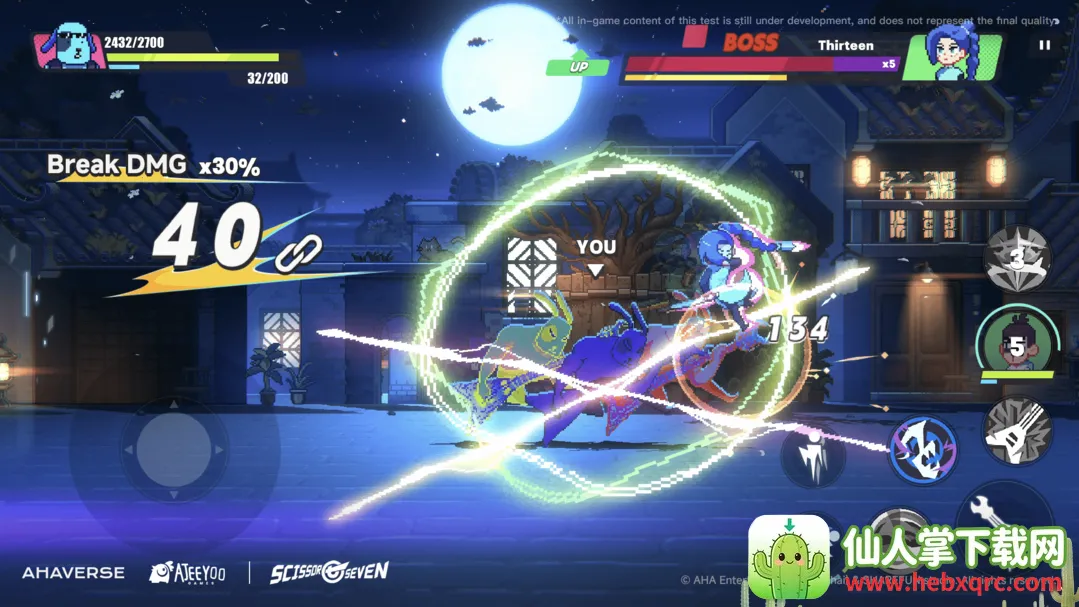Pause the game with the pause button
This screenshot has height=607, width=1079.
pos(1044,45)
